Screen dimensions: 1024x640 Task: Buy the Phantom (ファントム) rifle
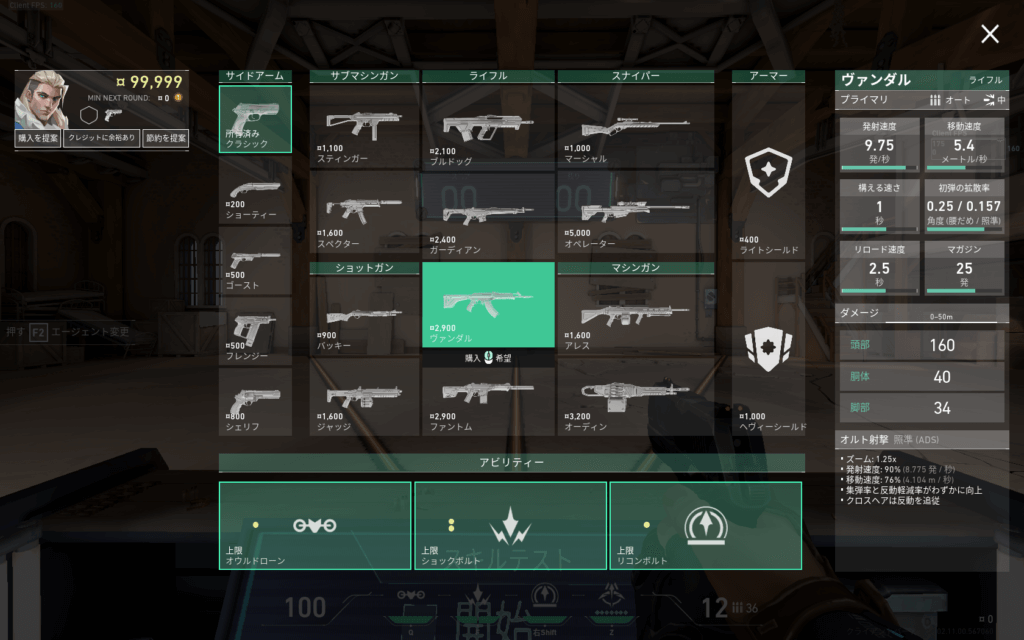[x=488, y=394]
